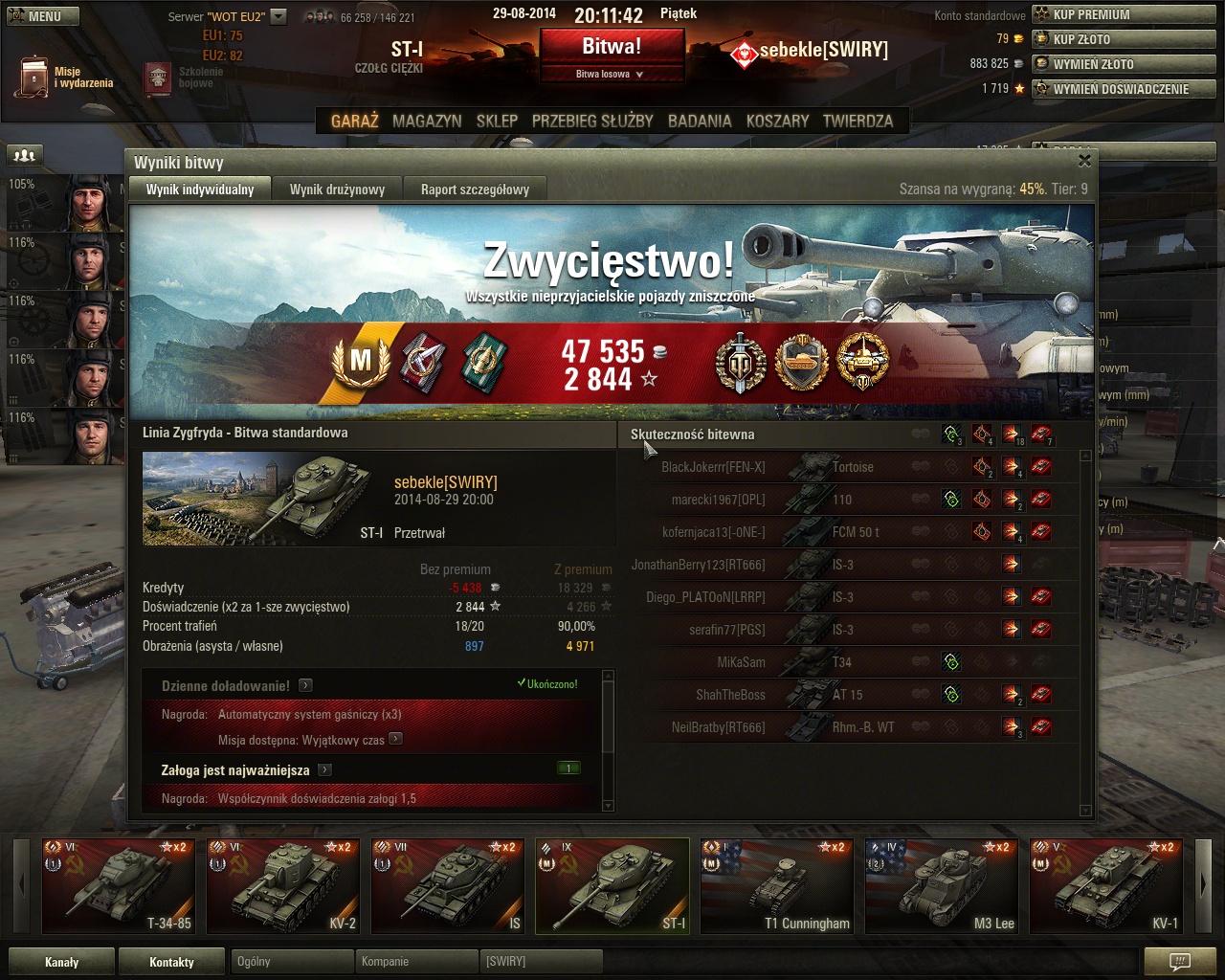Switch to the MAGAZYN section
The height and width of the screenshot is (980, 1225).
[x=427, y=122]
